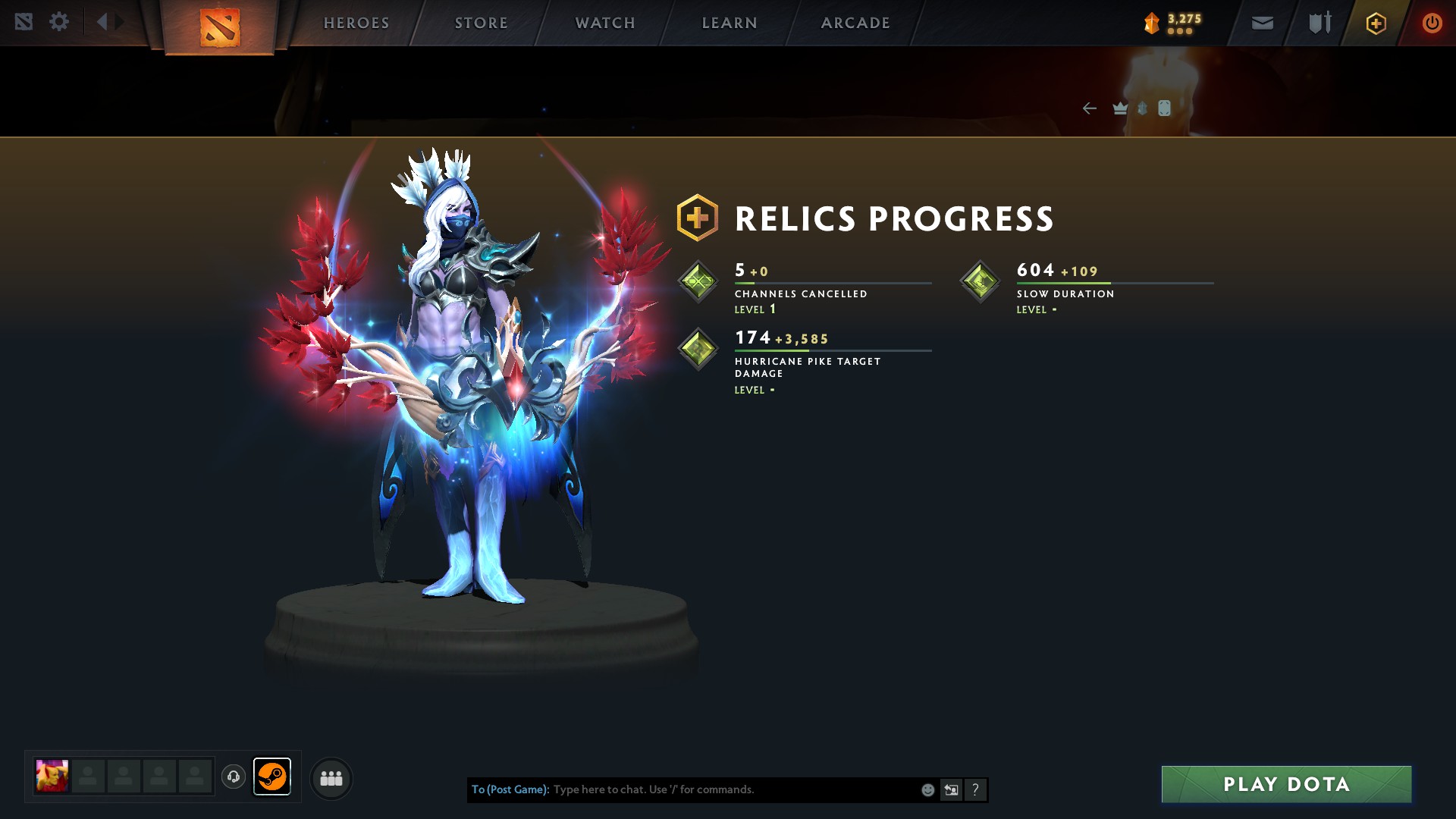
Task: Click the Slow Duration progress bar
Action: pyautogui.click(x=1115, y=284)
